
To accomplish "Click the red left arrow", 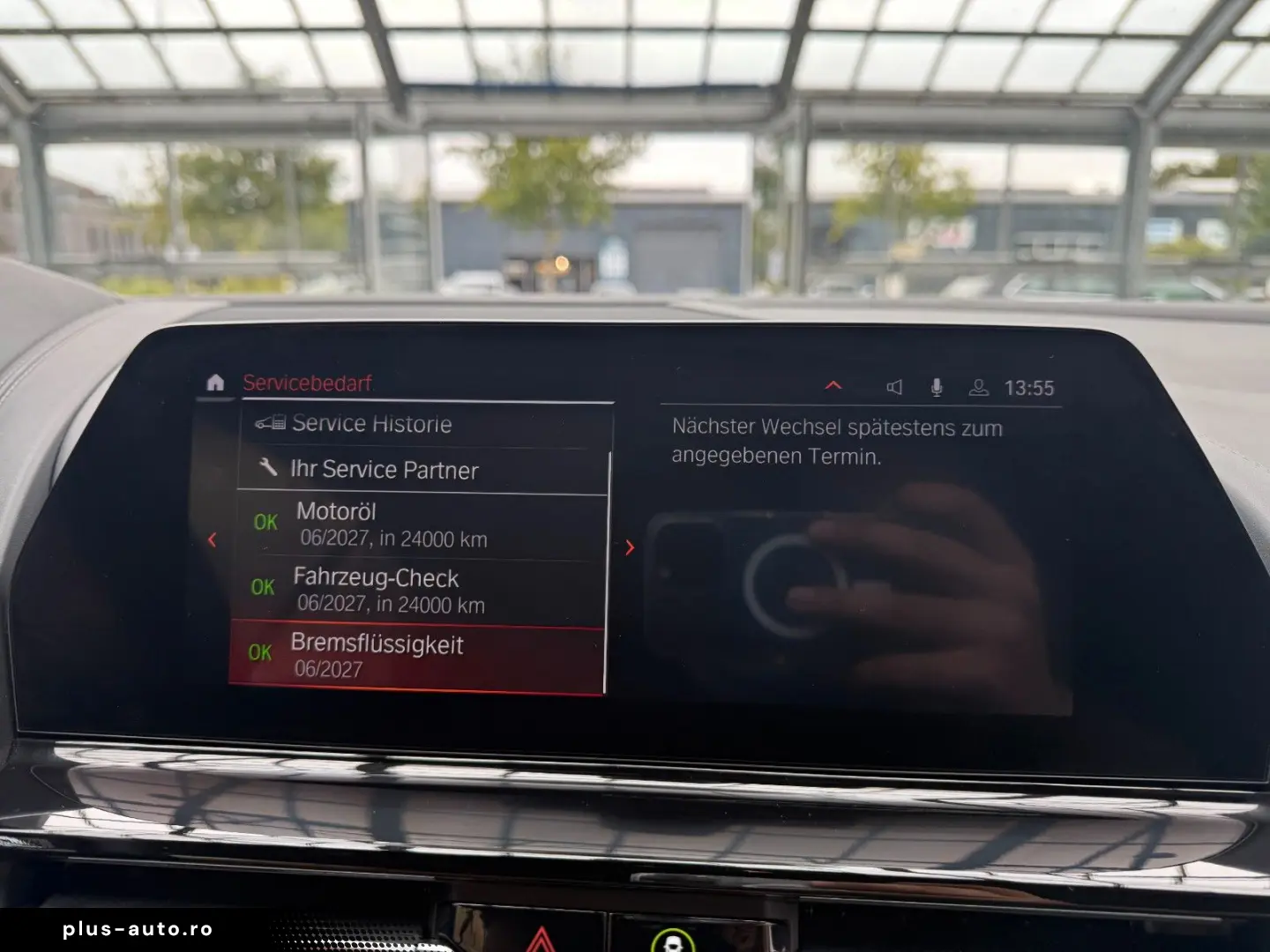I will tap(212, 539).
